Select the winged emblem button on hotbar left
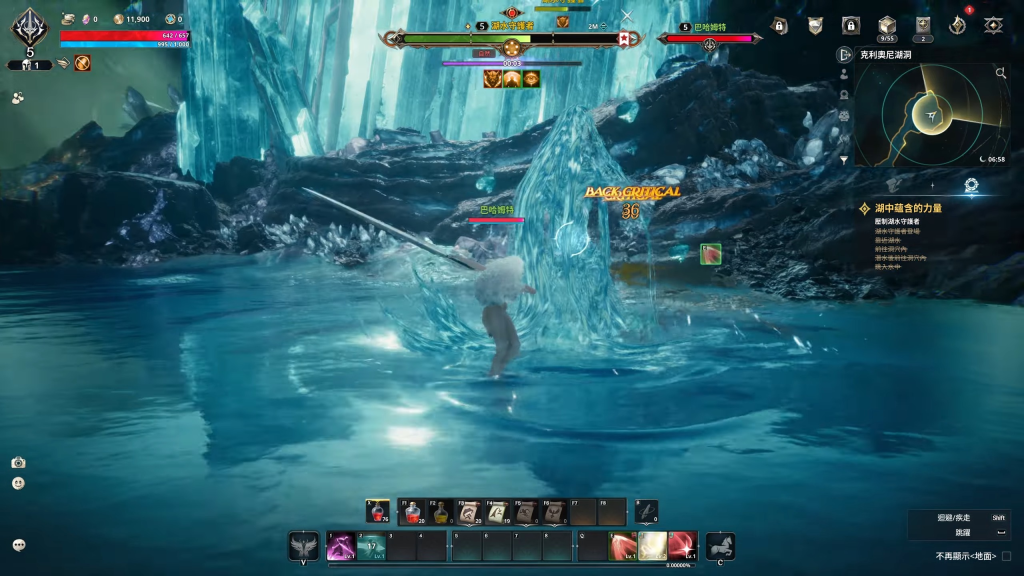The height and width of the screenshot is (576, 1024). tap(304, 546)
